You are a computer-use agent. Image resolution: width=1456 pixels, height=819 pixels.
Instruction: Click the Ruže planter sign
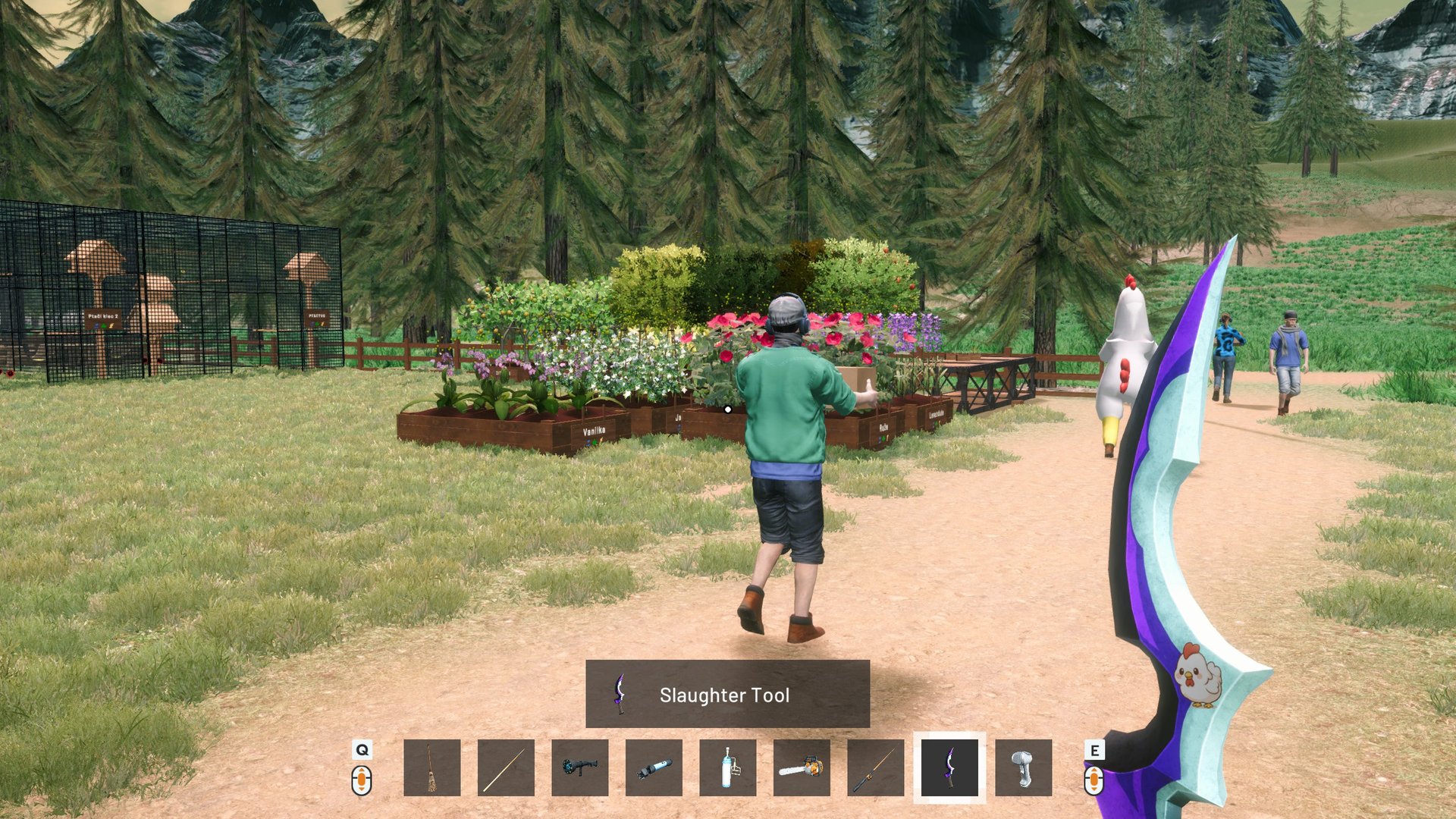pos(884,427)
